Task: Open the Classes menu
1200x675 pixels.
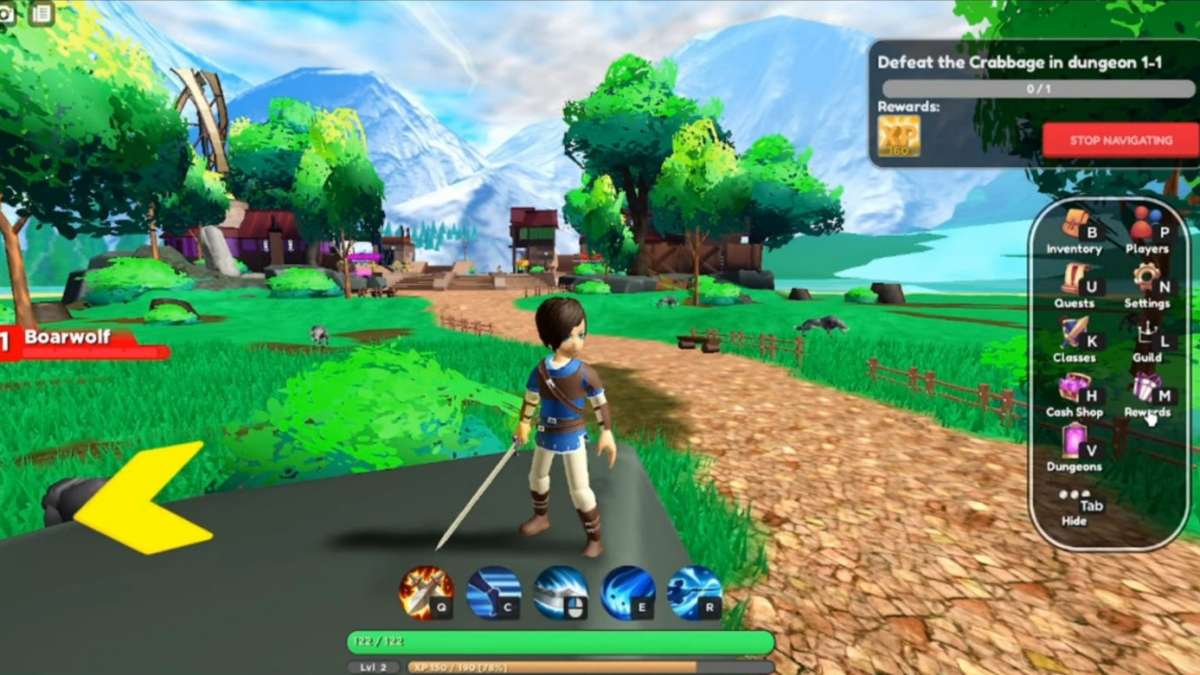Action: [1074, 339]
